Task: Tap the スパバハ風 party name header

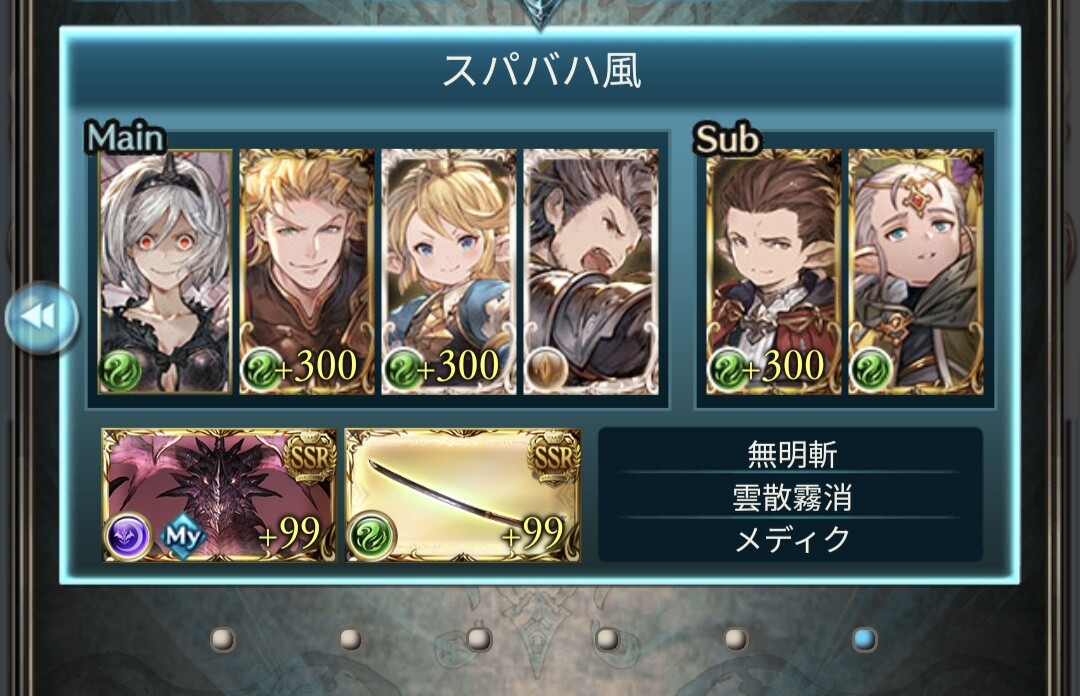Action: coord(541,71)
